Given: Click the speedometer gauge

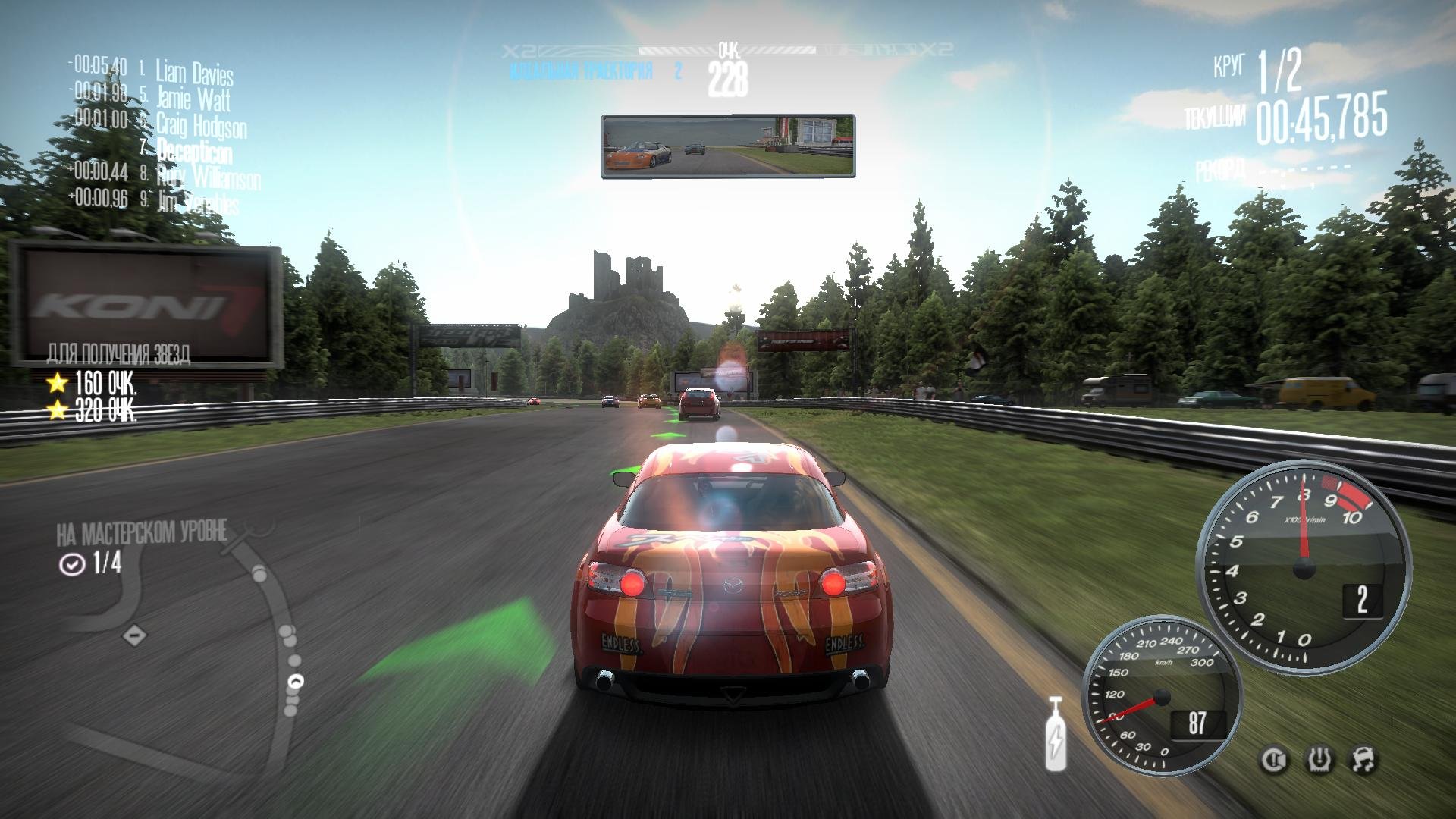Looking at the screenshot, I should [x=1160, y=695].
